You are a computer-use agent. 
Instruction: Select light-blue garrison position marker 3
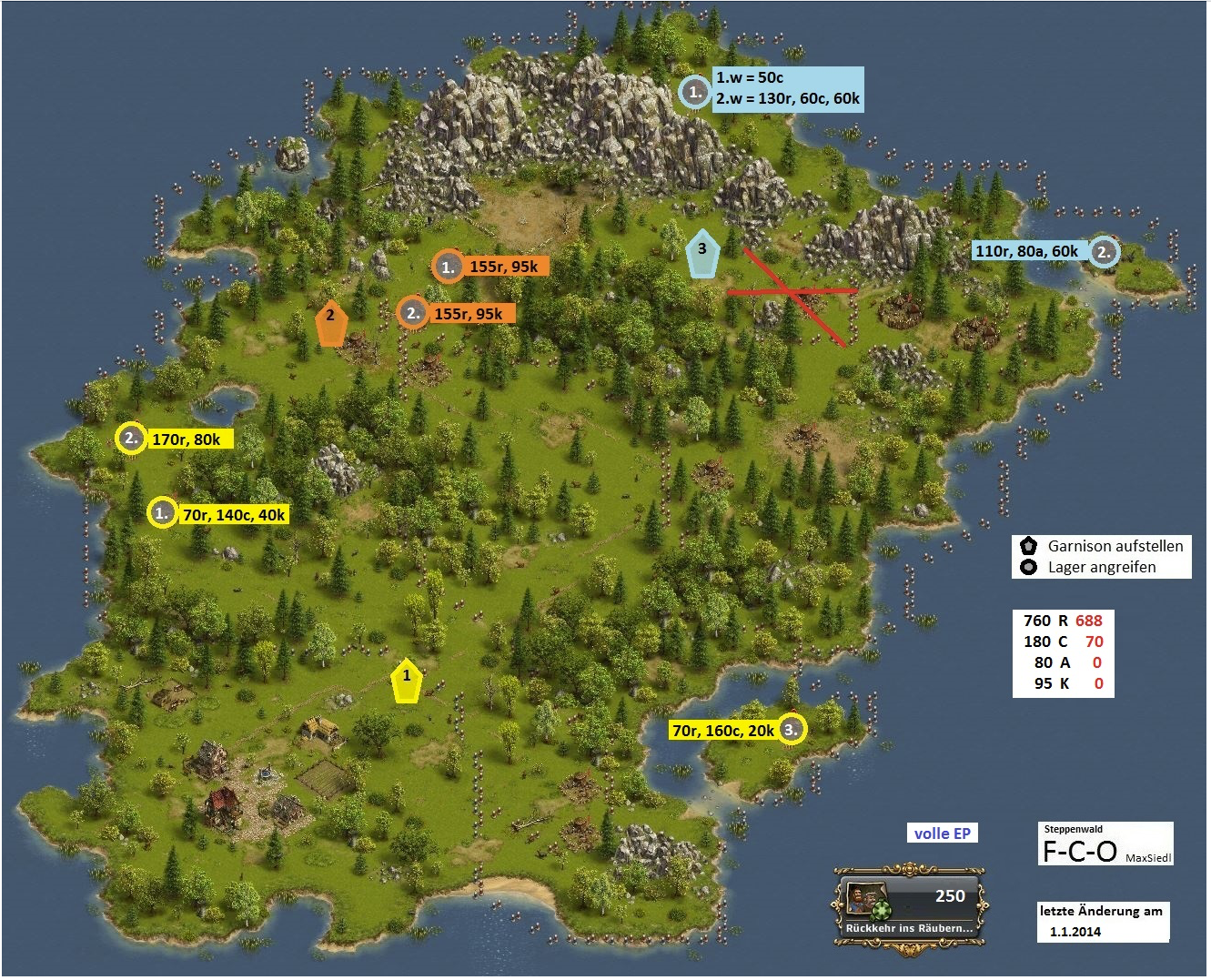click(701, 253)
